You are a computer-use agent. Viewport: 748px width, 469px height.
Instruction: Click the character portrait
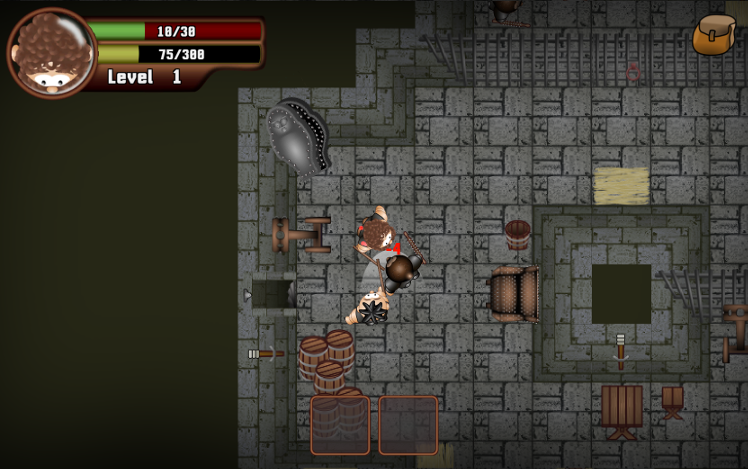pyautogui.click(x=51, y=52)
